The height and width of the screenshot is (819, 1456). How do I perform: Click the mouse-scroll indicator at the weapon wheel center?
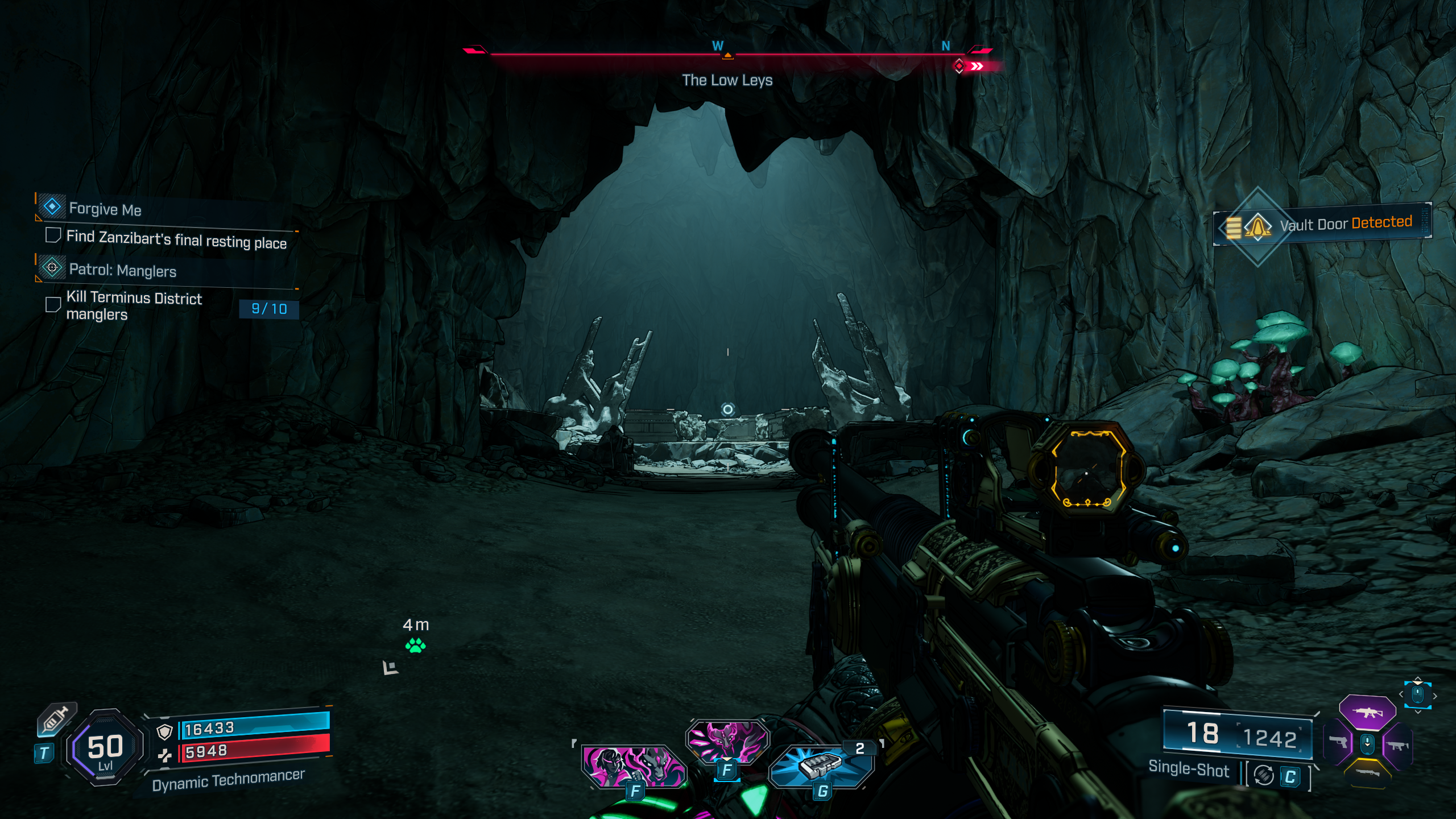point(1368,744)
